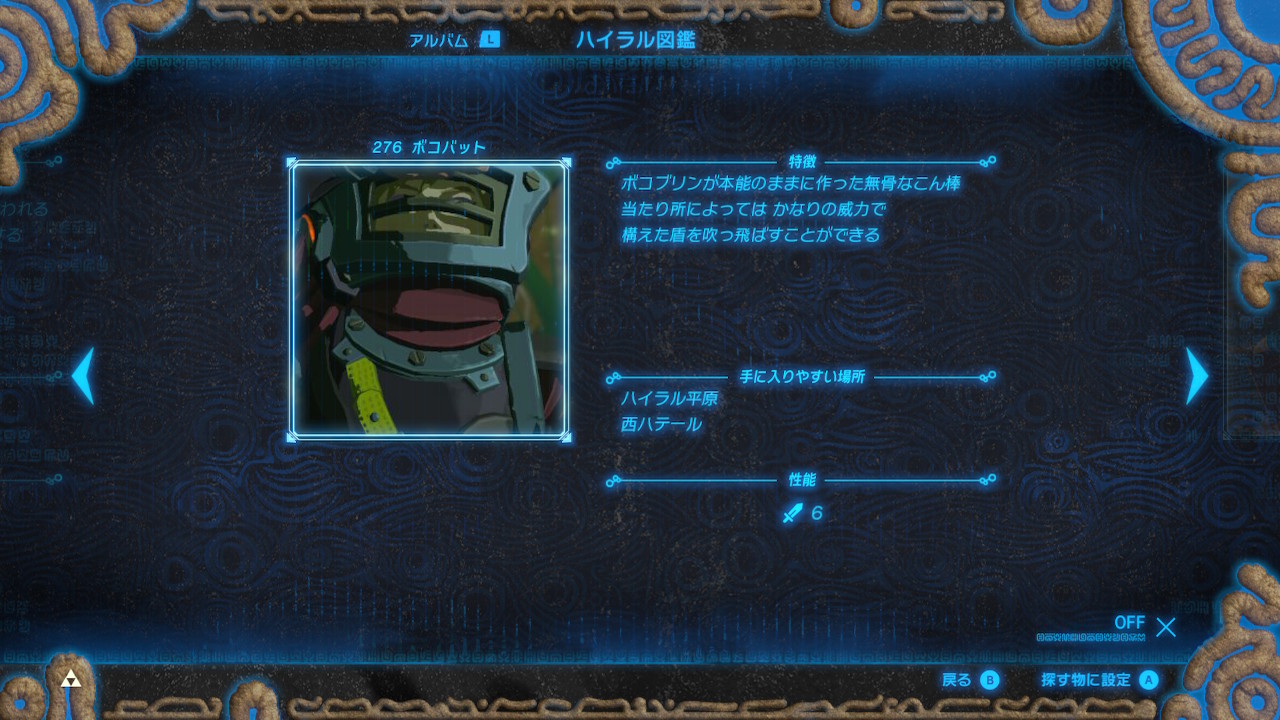Image resolution: width=1280 pixels, height=720 pixels.
Task: Toggle the sensor tracking OFF indicator
Action: coord(1131,623)
